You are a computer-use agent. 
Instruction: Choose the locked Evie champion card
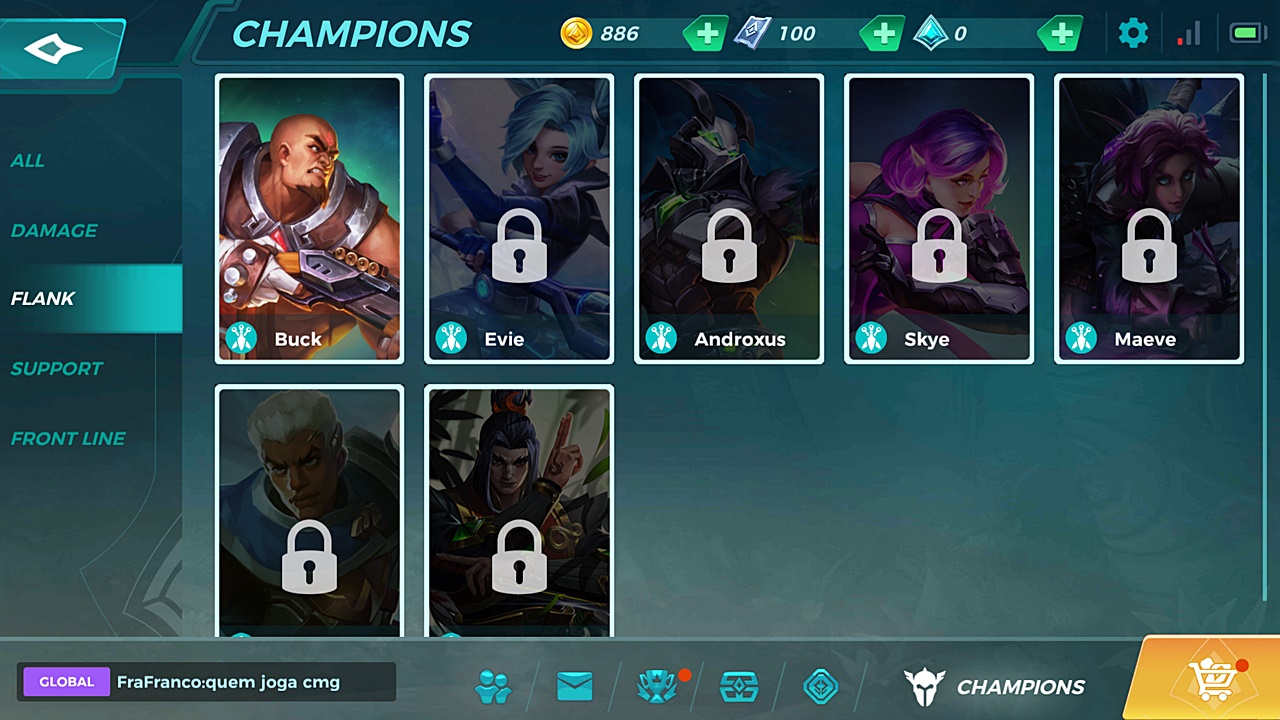[519, 218]
